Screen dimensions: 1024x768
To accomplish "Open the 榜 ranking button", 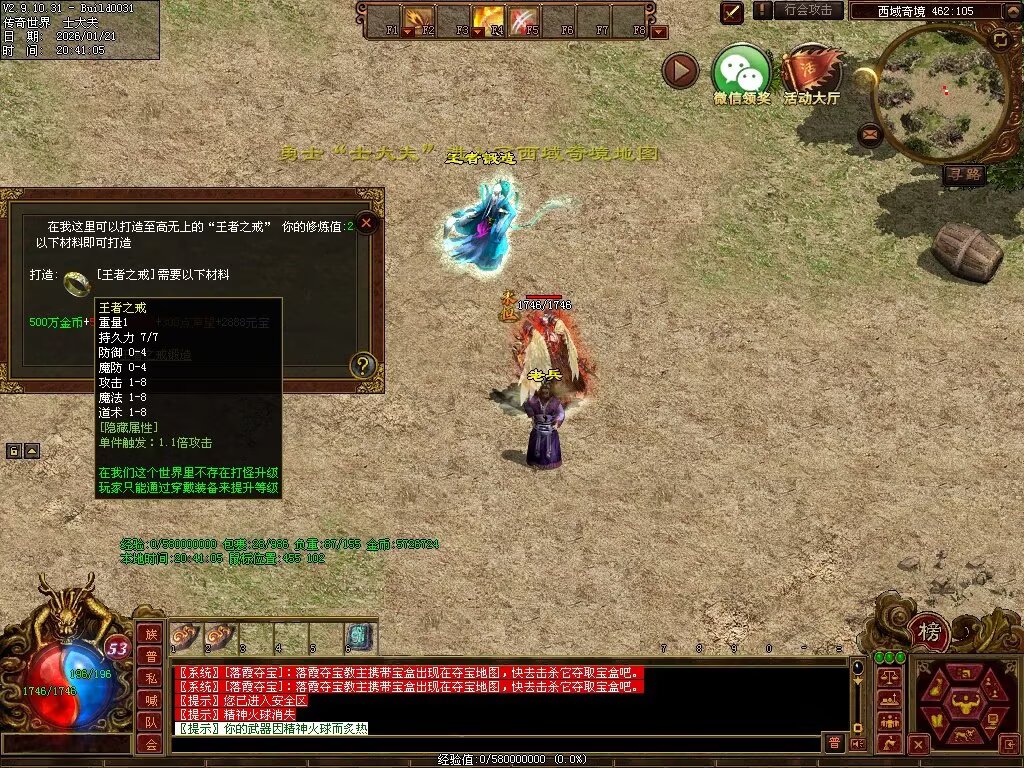I will pos(930,631).
